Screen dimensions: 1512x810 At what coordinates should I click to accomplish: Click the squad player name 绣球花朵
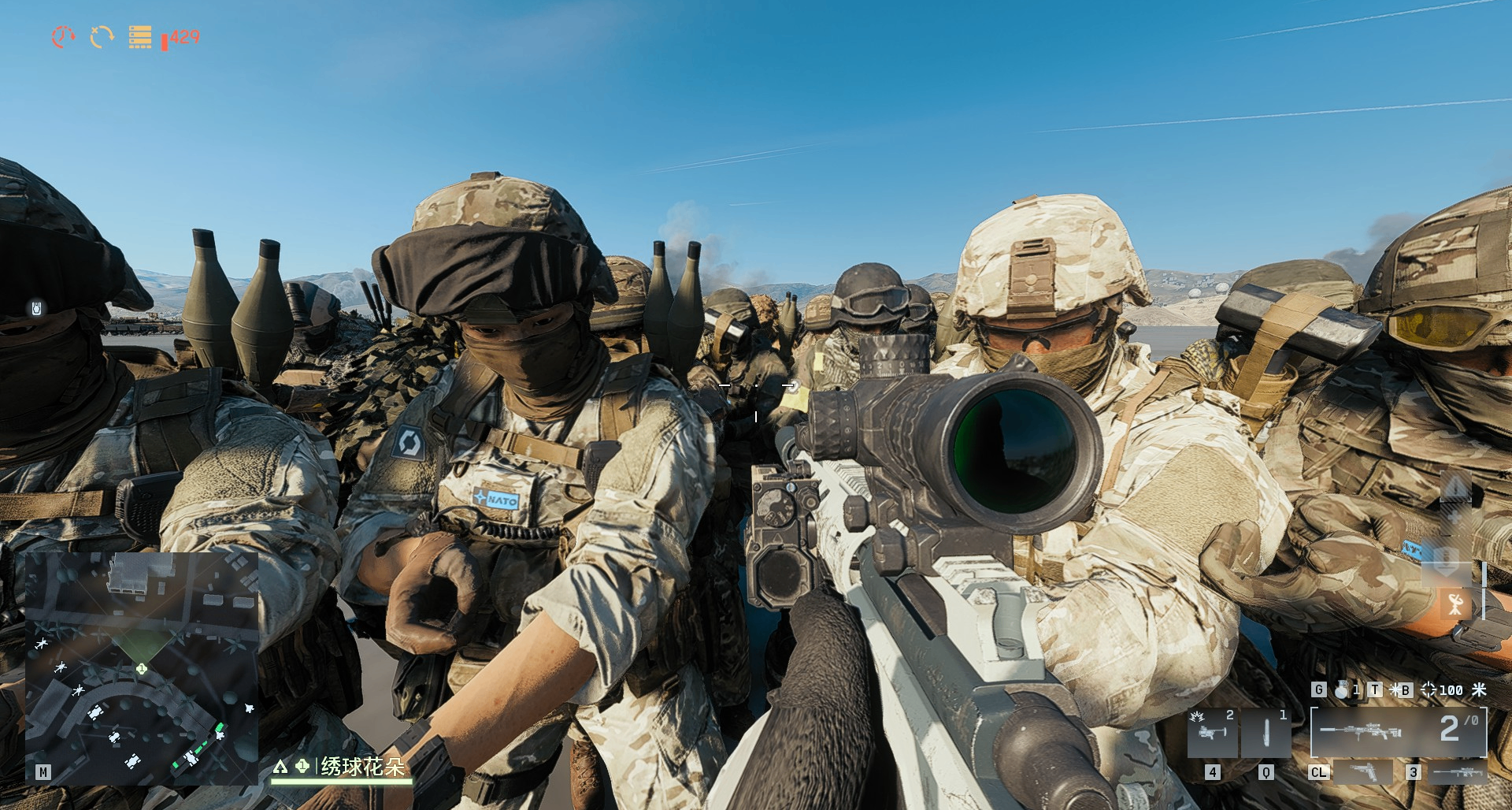(x=363, y=766)
